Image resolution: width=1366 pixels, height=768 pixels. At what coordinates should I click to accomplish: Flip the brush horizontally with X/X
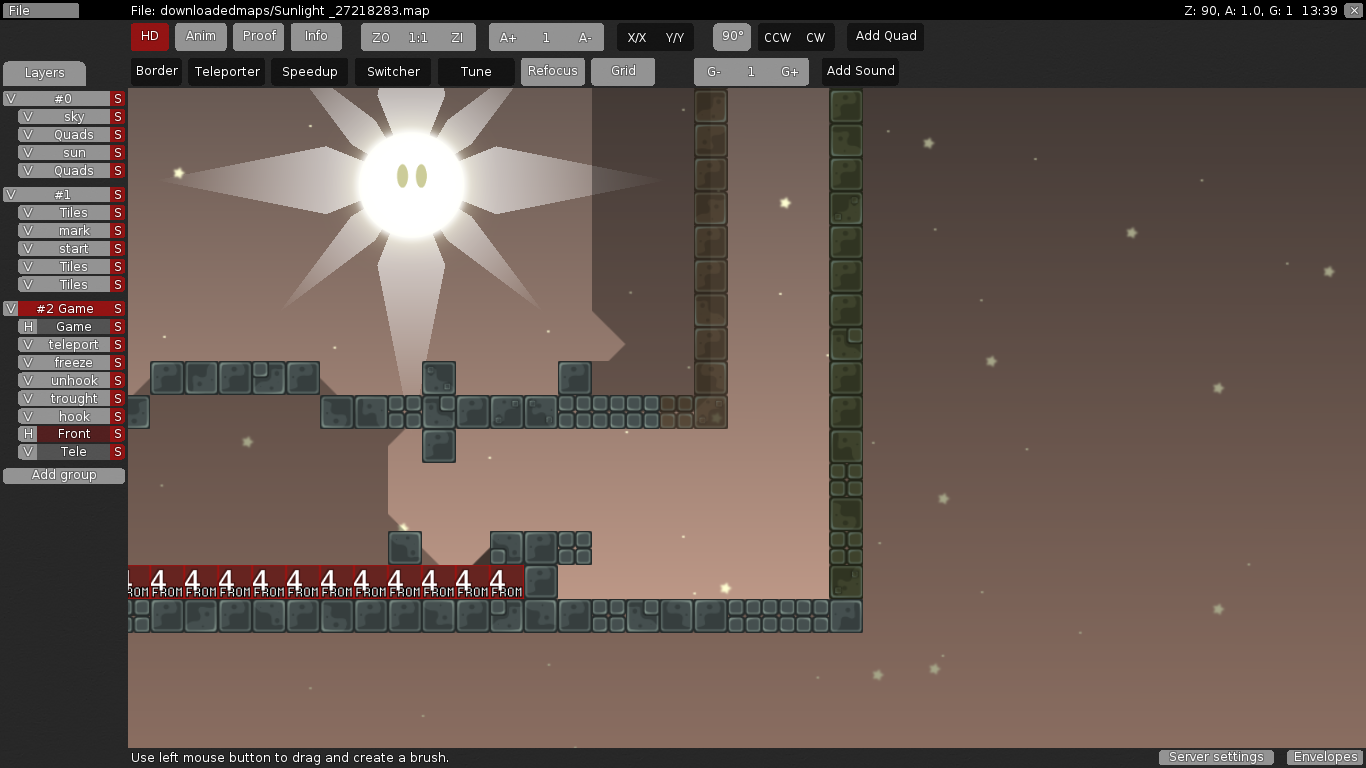coord(637,36)
